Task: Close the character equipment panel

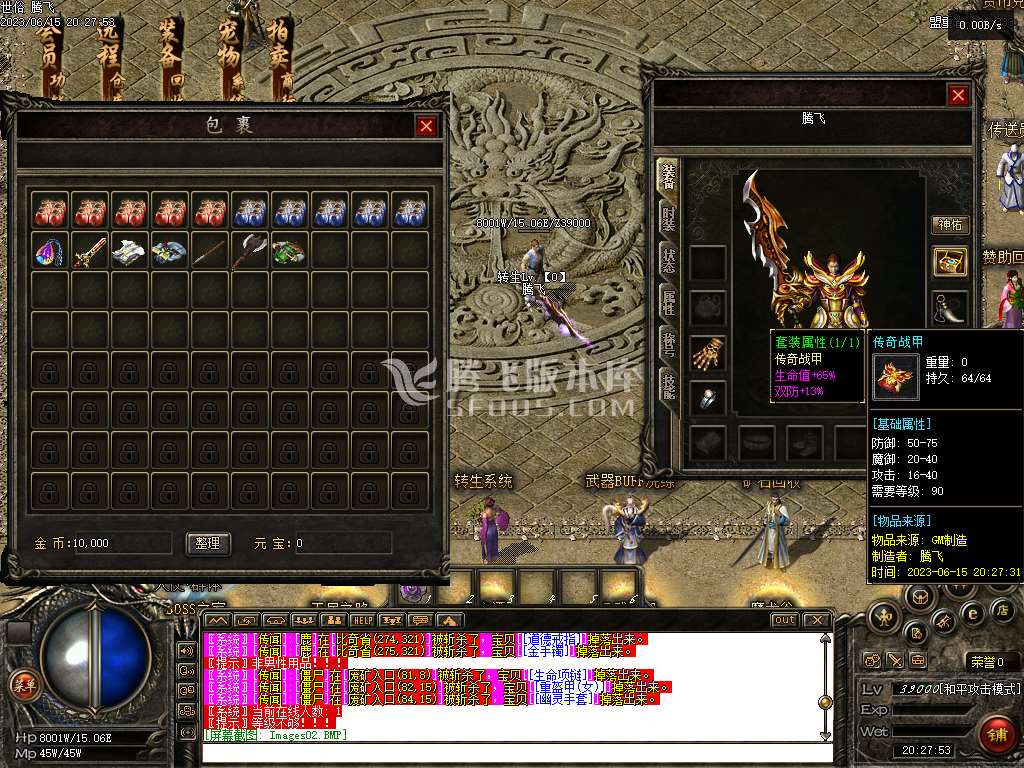Action: click(x=958, y=95)
